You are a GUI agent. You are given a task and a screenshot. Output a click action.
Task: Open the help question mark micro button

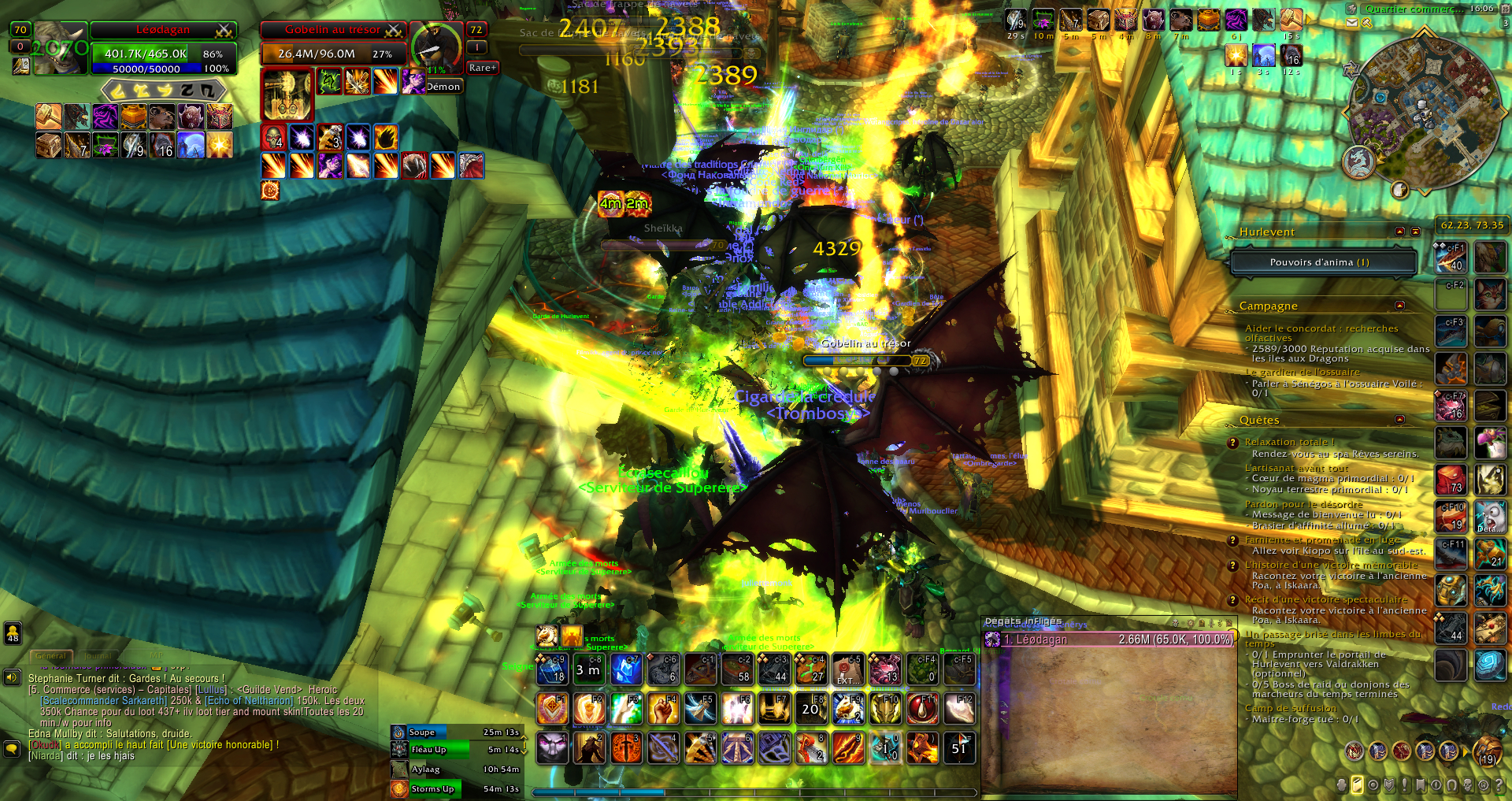[1499, 785]
